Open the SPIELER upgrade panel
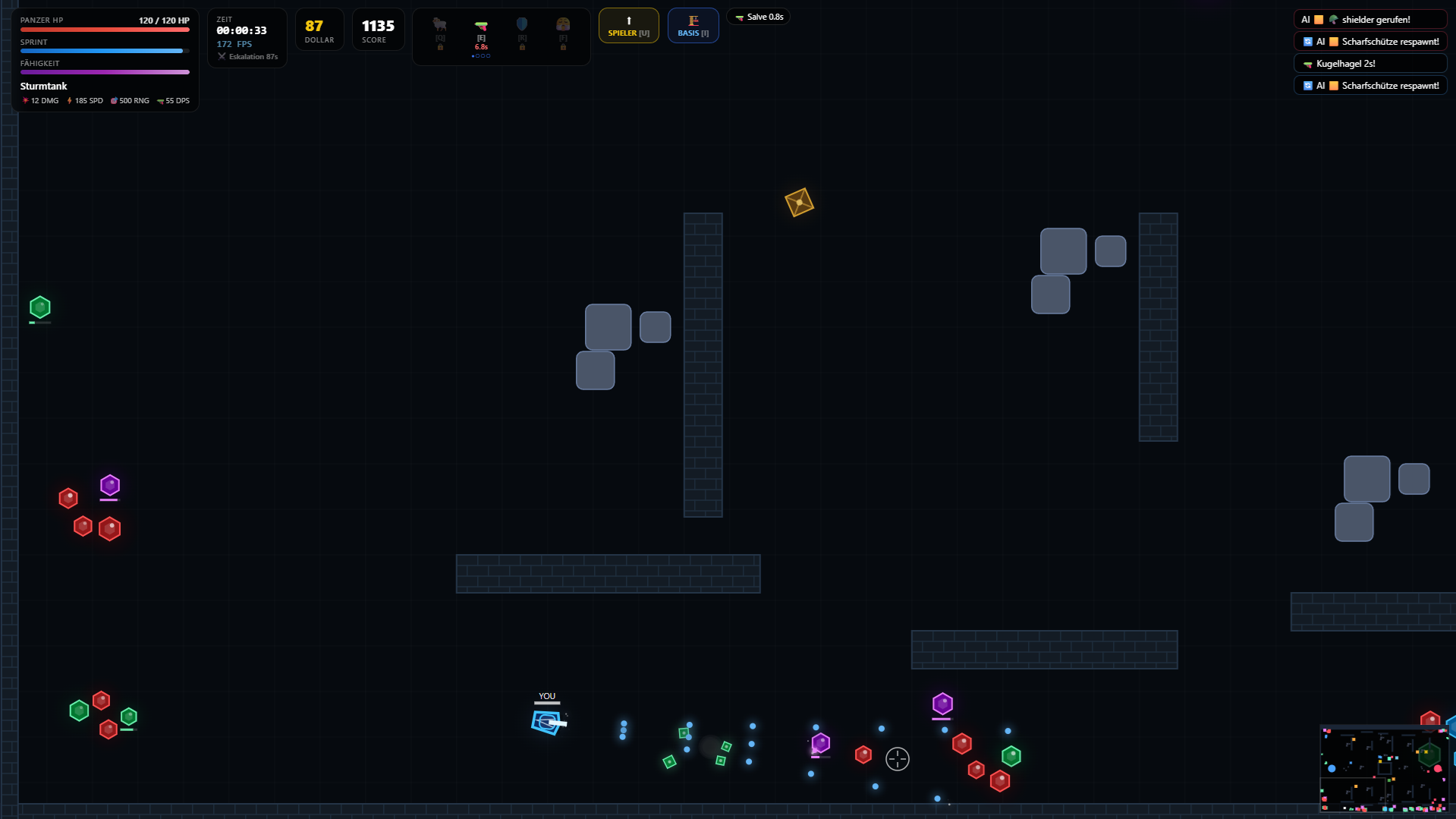The height and width of the screenshot is (819, 1456). coord(628,26)
